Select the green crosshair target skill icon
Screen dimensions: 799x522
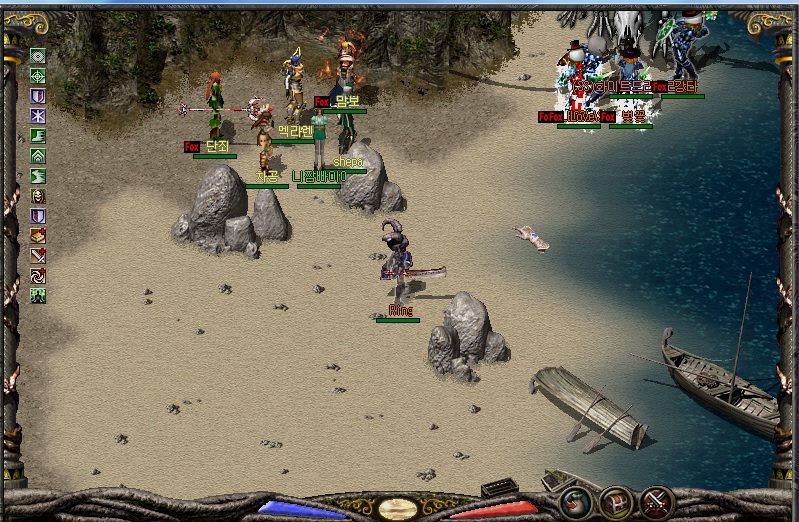click(x=38, y=76)
